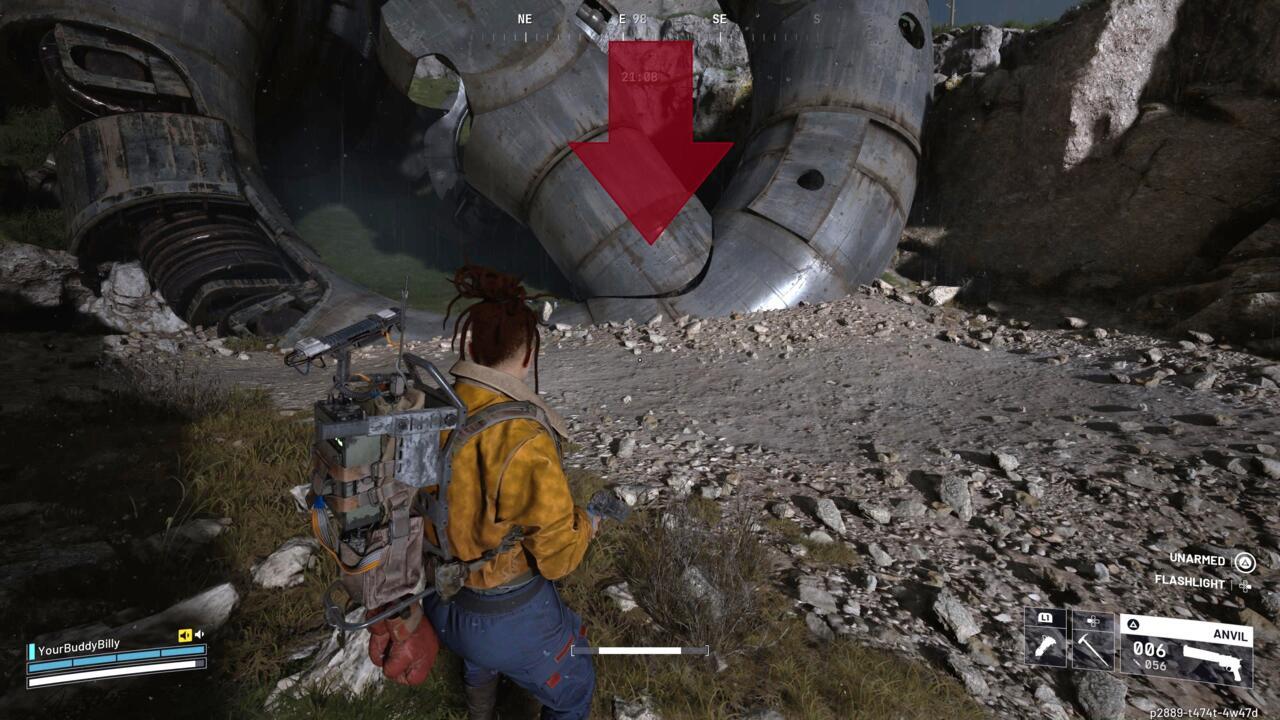Toggle the UNARMED status indicator

click(1197, 562)
